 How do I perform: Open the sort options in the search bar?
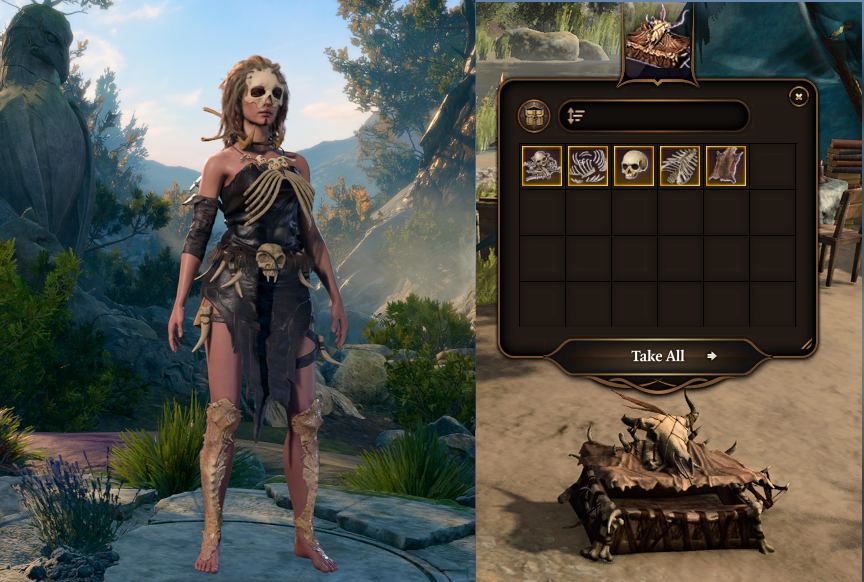[x=576, y=116]
